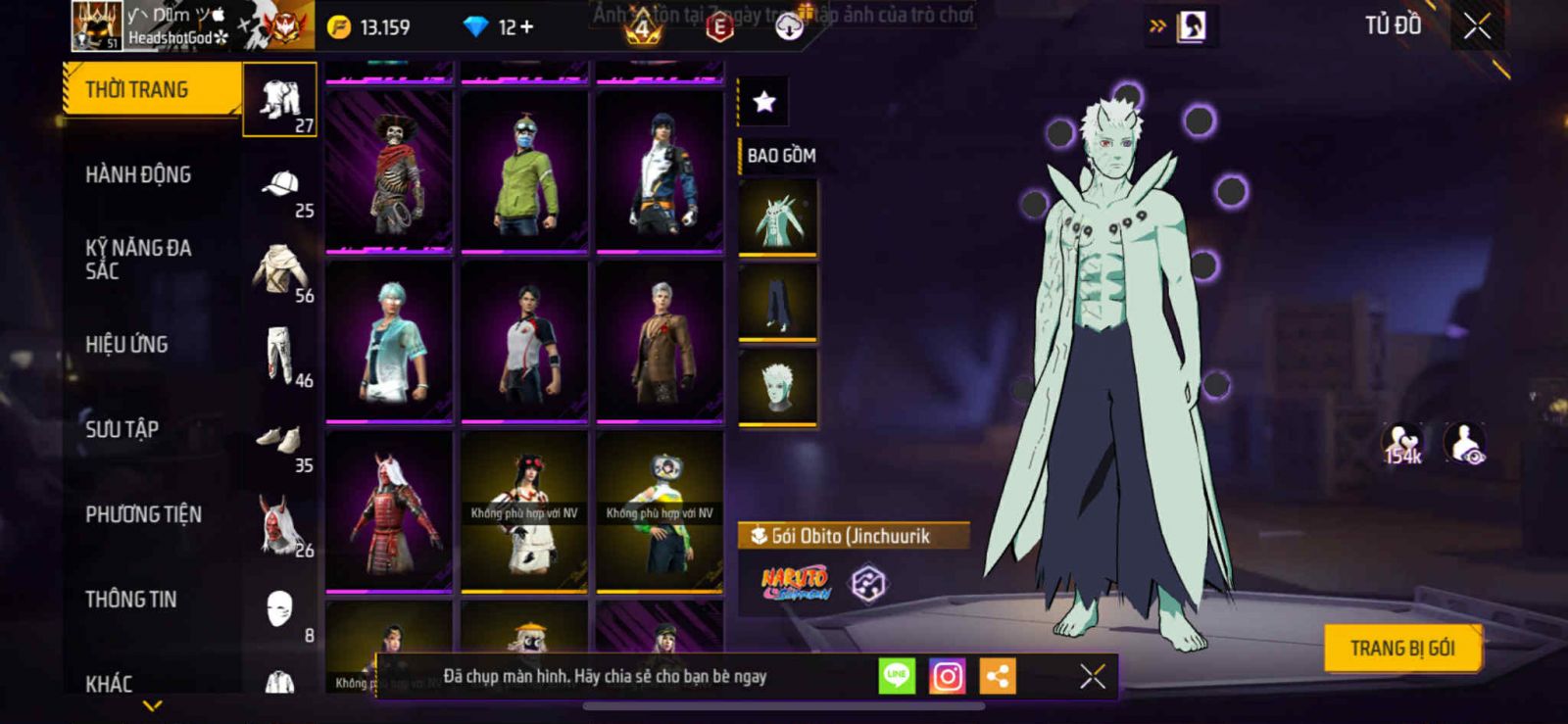Switch to the HÀNH ĐỘNG tab
The width and height of the screenshot is (1568, 724).
click(x=138, y=175)
